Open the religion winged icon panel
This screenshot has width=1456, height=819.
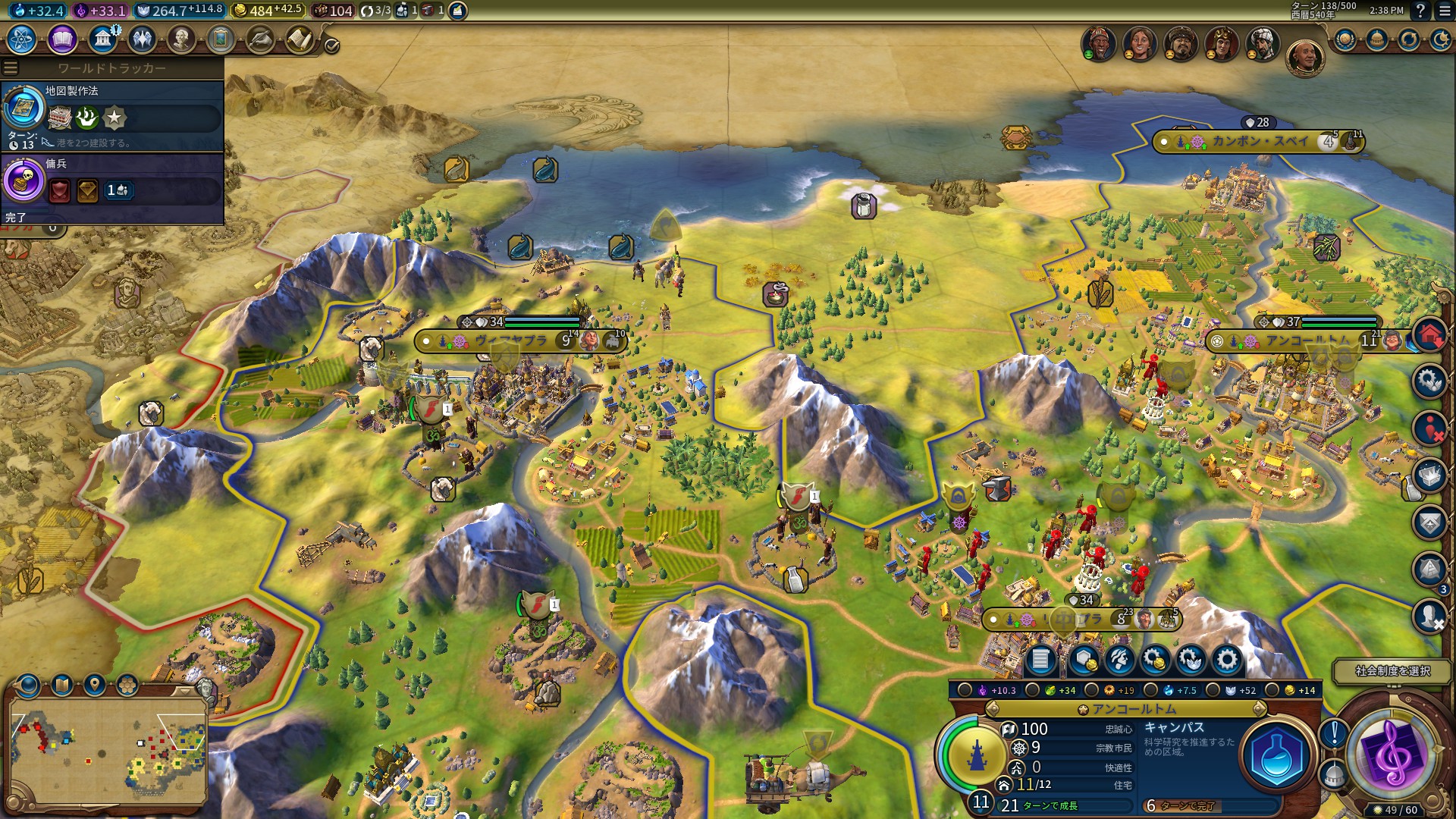(142, 39)
